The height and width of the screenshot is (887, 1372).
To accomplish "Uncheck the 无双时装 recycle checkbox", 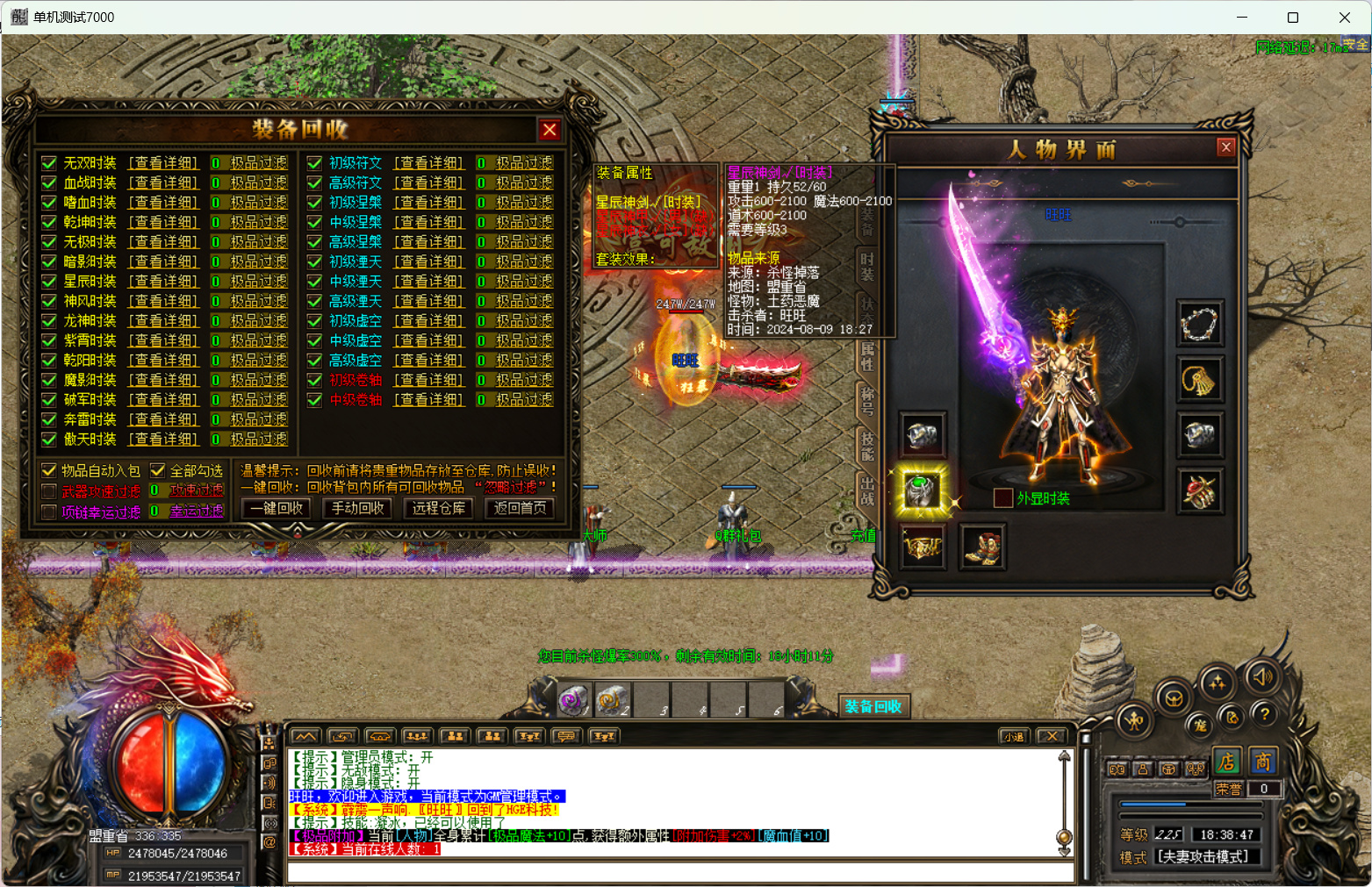I will 49,163.
